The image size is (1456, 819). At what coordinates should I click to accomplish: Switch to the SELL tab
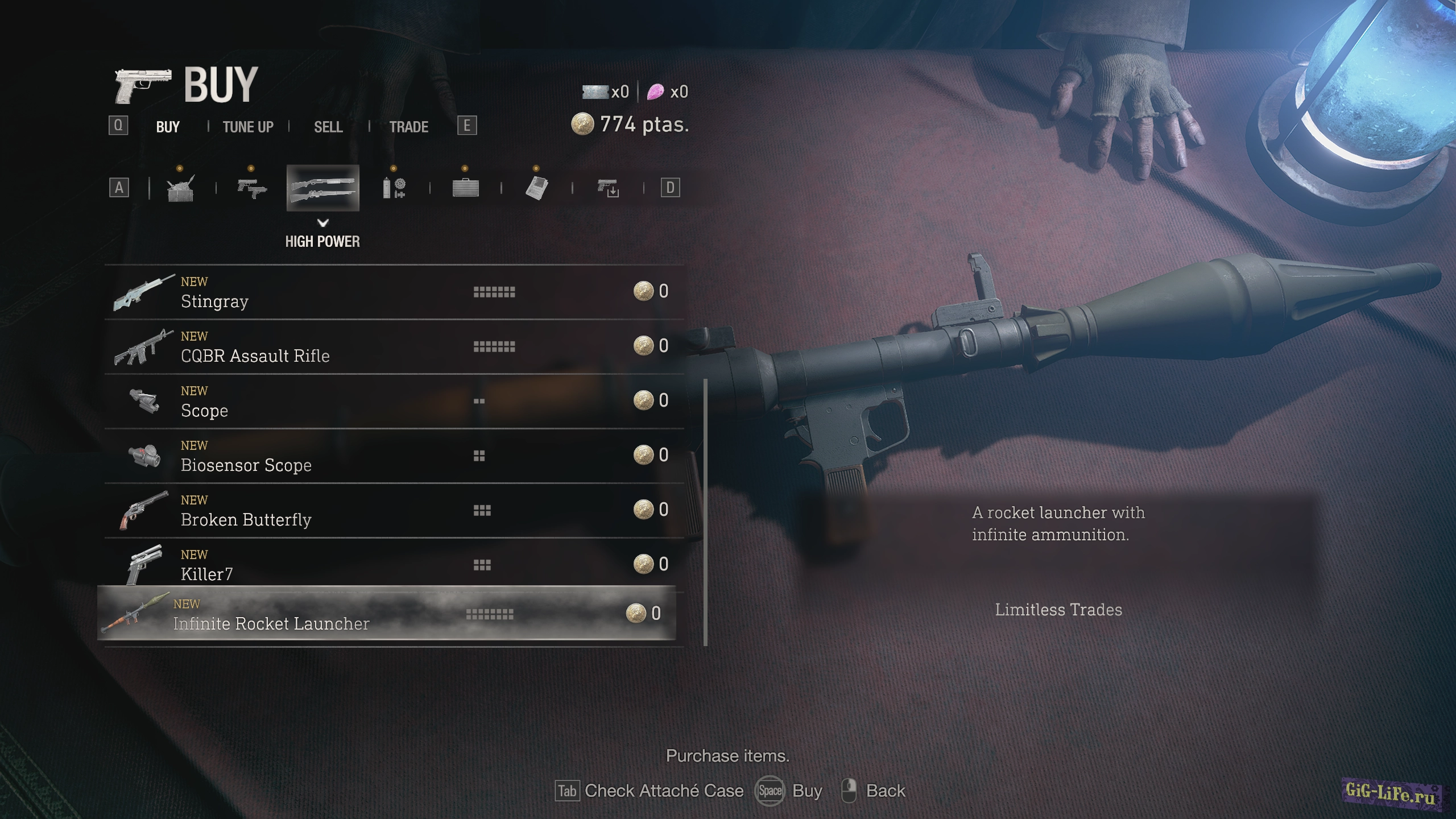click(329, 127)
